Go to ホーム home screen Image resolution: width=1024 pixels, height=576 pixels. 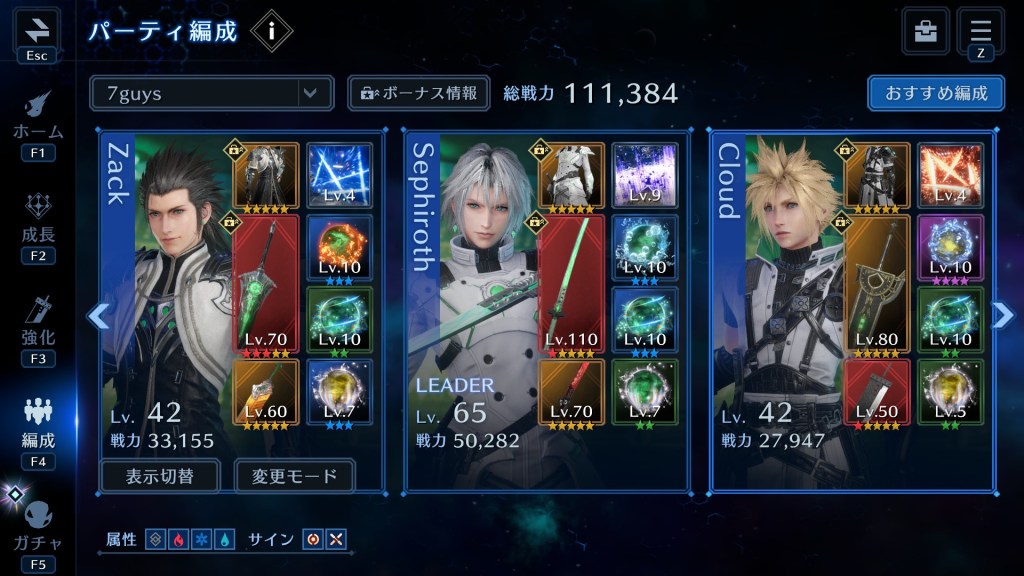click(x=38, y=121)
